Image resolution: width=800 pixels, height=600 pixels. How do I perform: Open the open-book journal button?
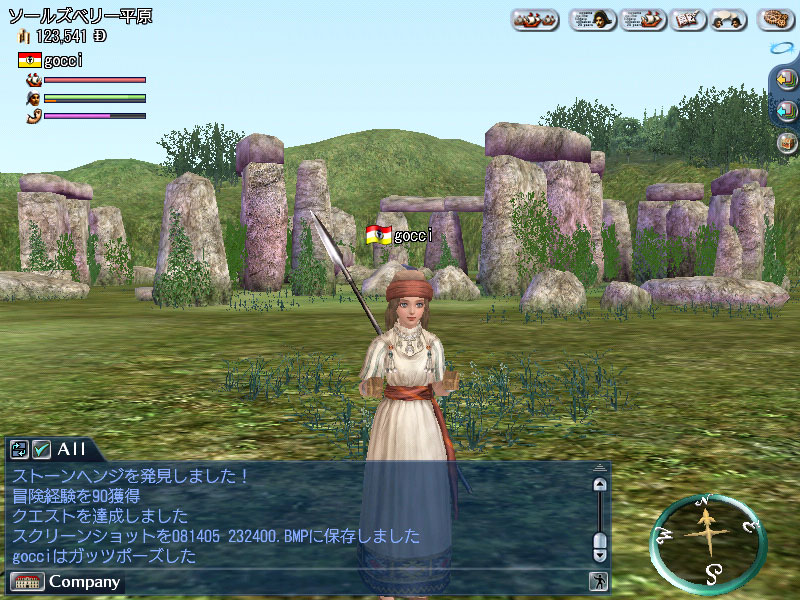(x=686, y=19)
